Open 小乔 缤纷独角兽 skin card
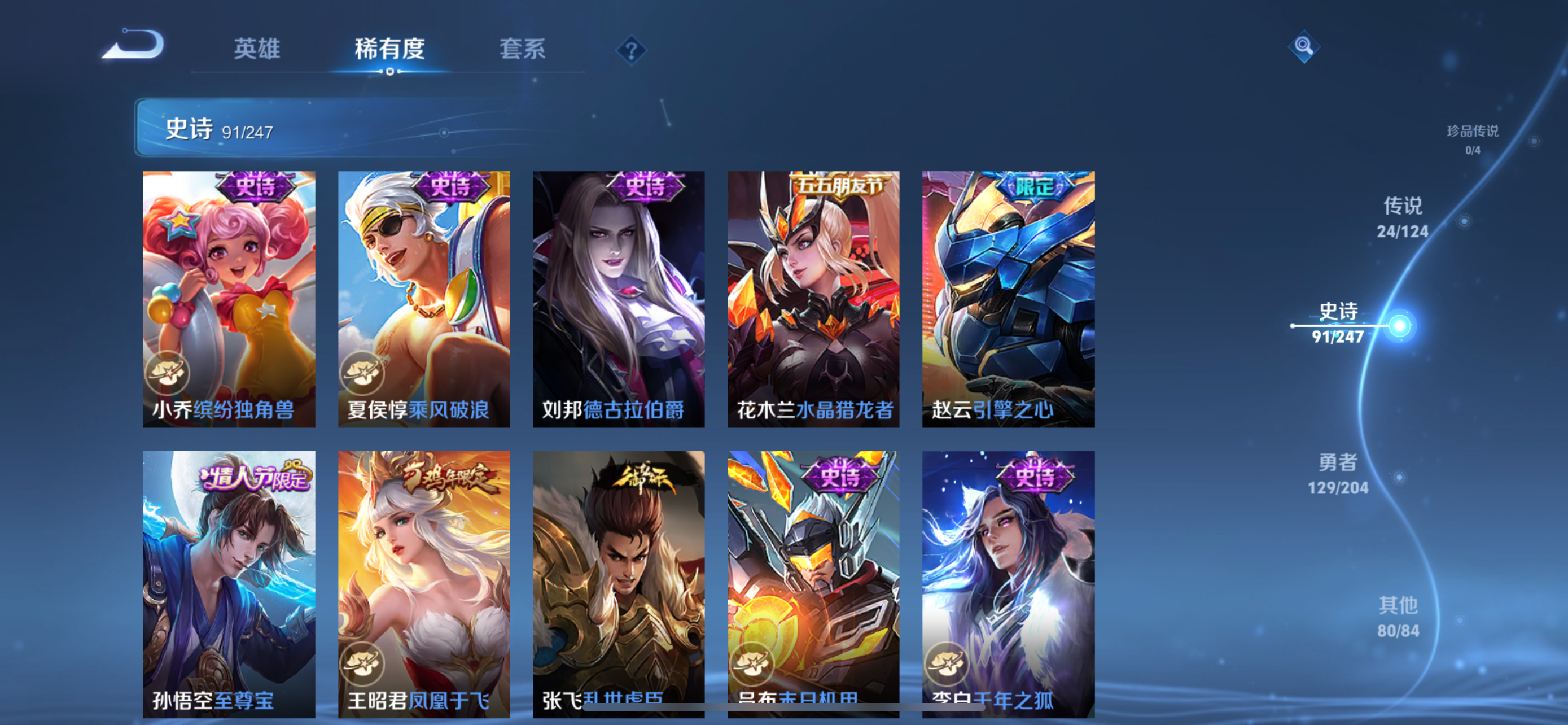The image size is (1568, 725). tap(229, 299)
